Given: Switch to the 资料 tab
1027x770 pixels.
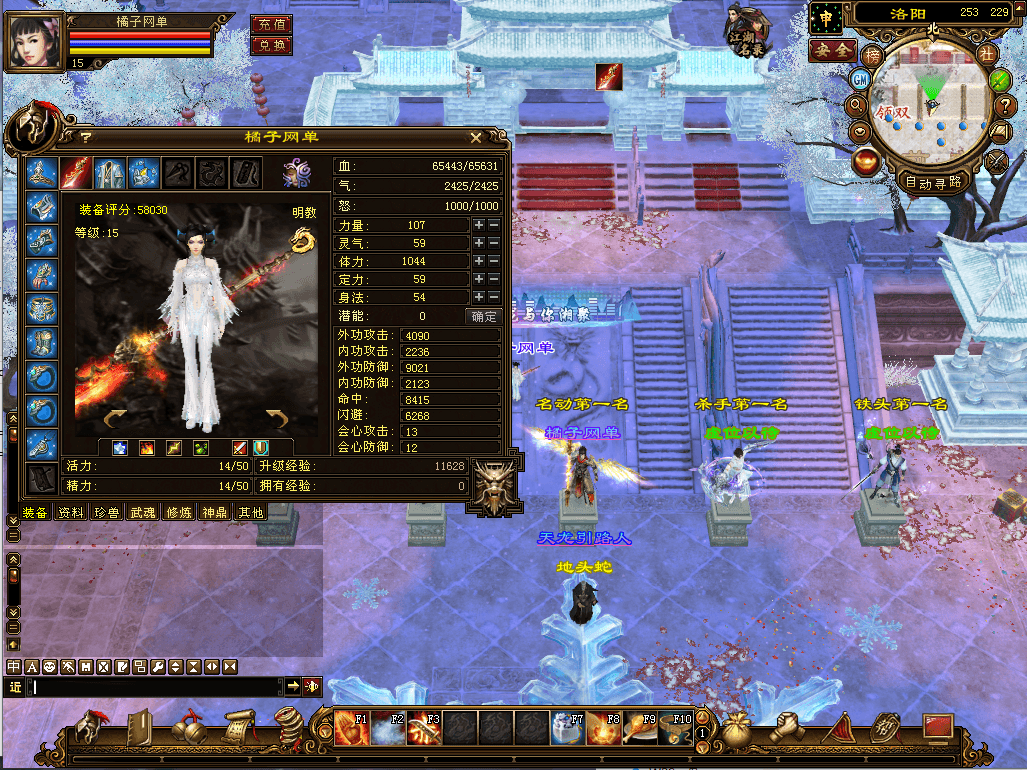Looking at the screenshot, I should pos(71,513).
